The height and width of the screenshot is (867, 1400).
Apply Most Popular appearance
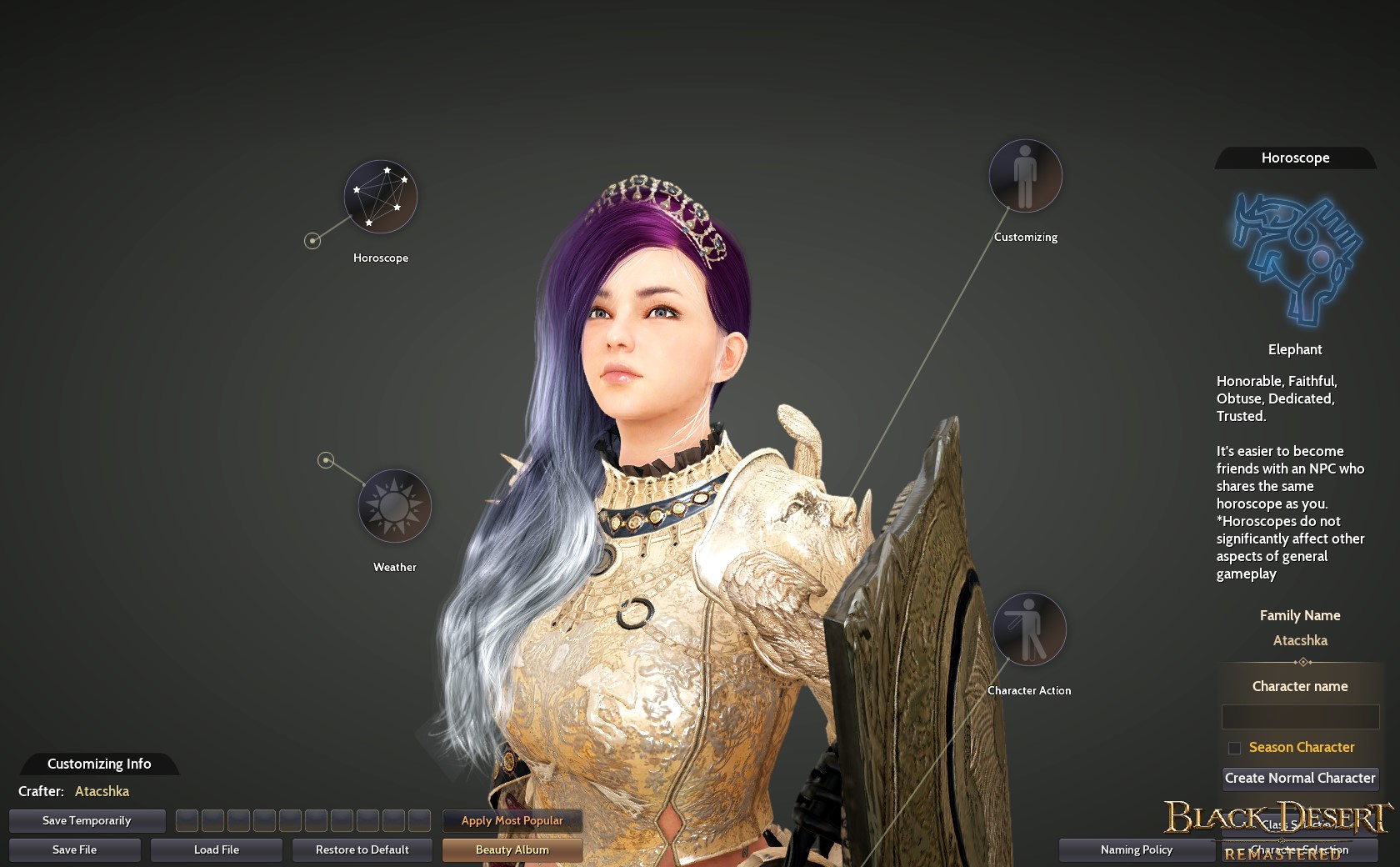pyautogui.click(x=512, y=820)
